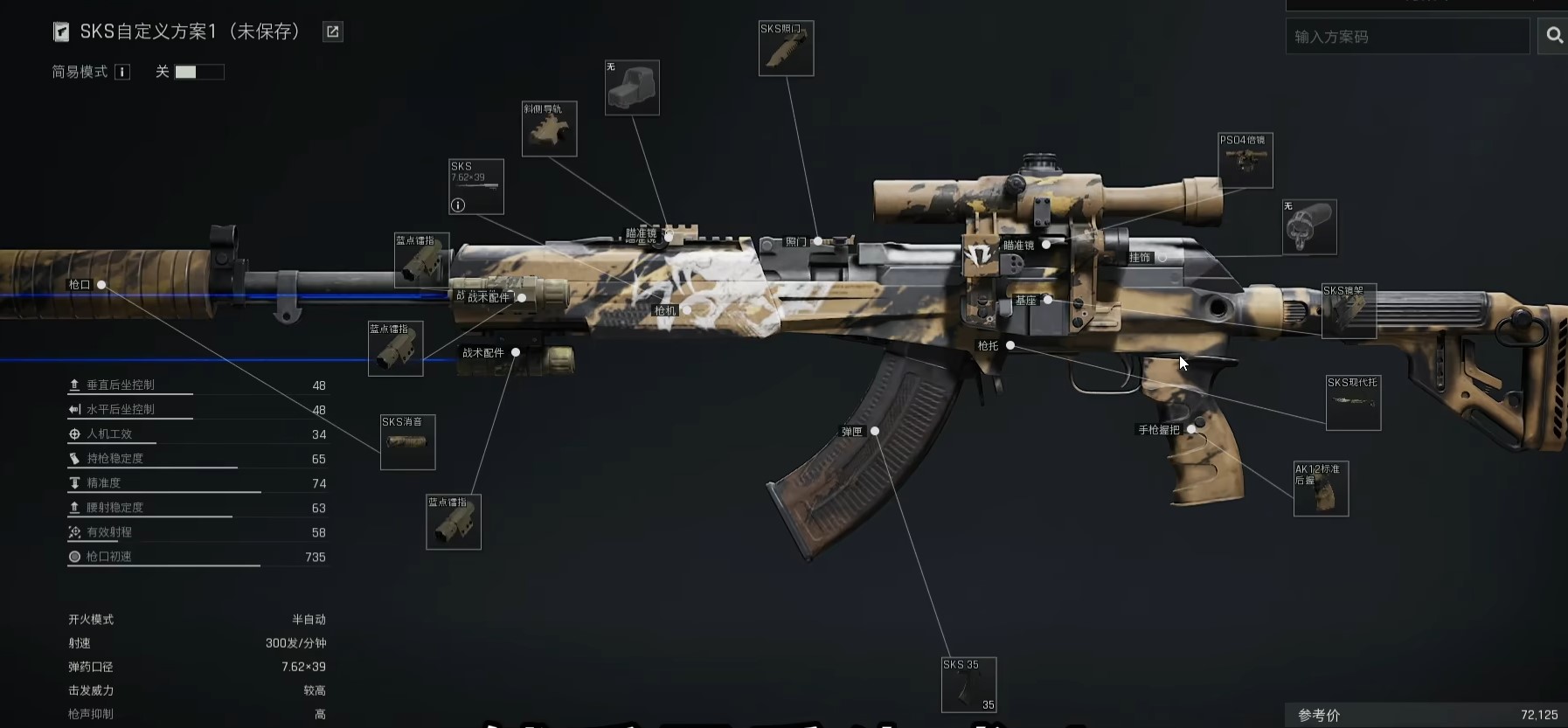Click the pistol grip attachment point marker
This screenshot has width=1568, height=728.
pos(1191,429)
